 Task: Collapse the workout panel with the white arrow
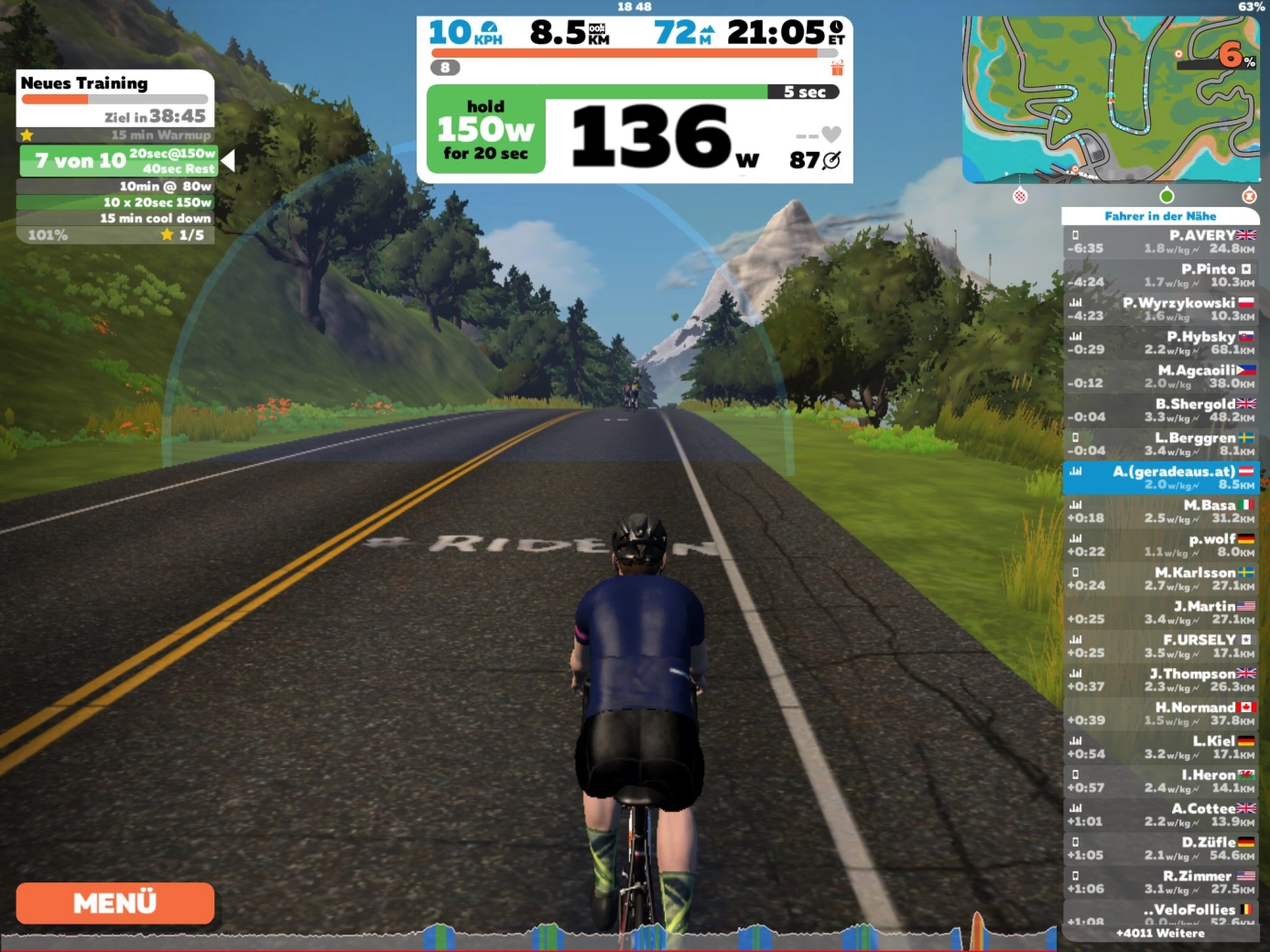228,161
